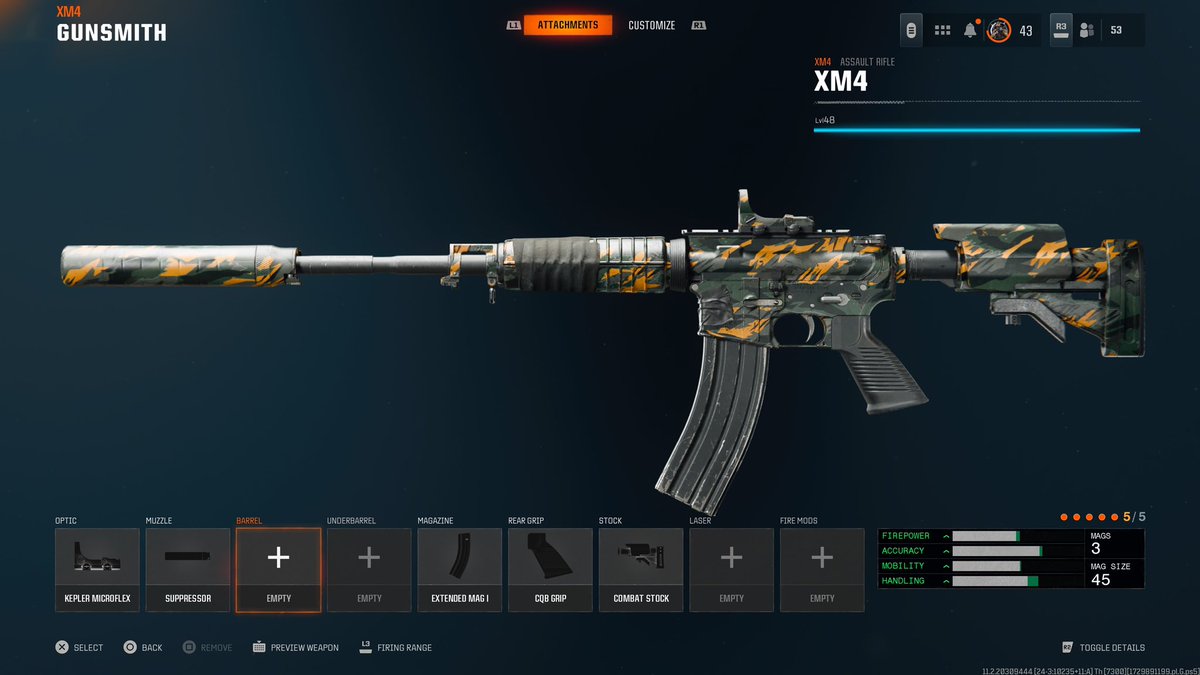Screen dimensions: 1200x675
Task: Click the Preview Weapon option
Action: [x=296, y=648]
